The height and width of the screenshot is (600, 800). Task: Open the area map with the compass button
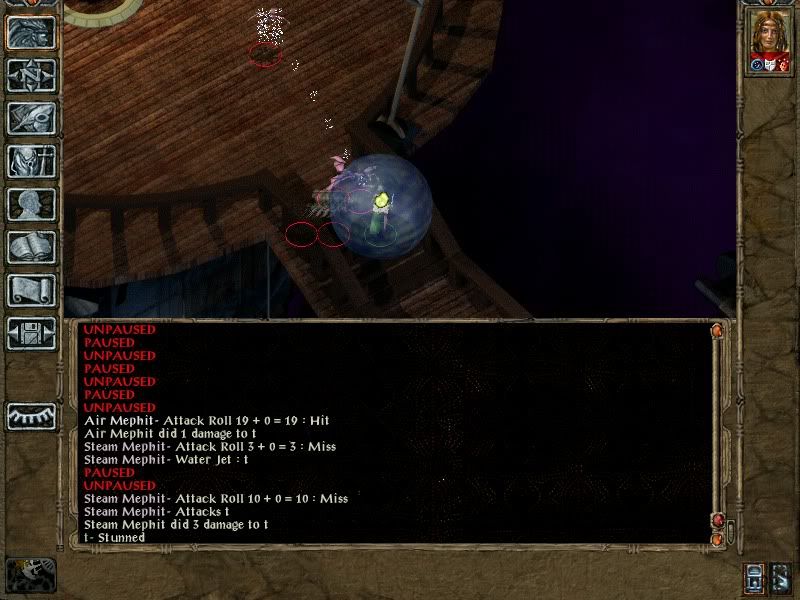32,75
